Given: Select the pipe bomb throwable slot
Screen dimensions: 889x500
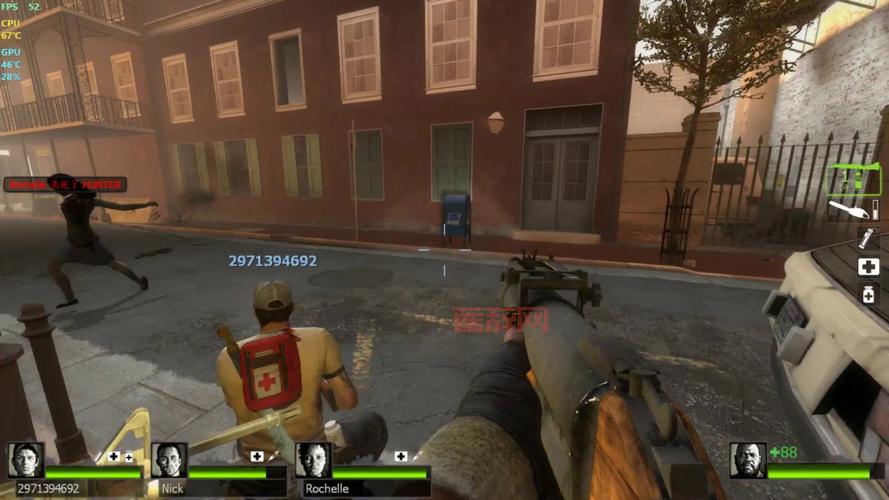Looking at the screenshot, I should coord(867,239).
